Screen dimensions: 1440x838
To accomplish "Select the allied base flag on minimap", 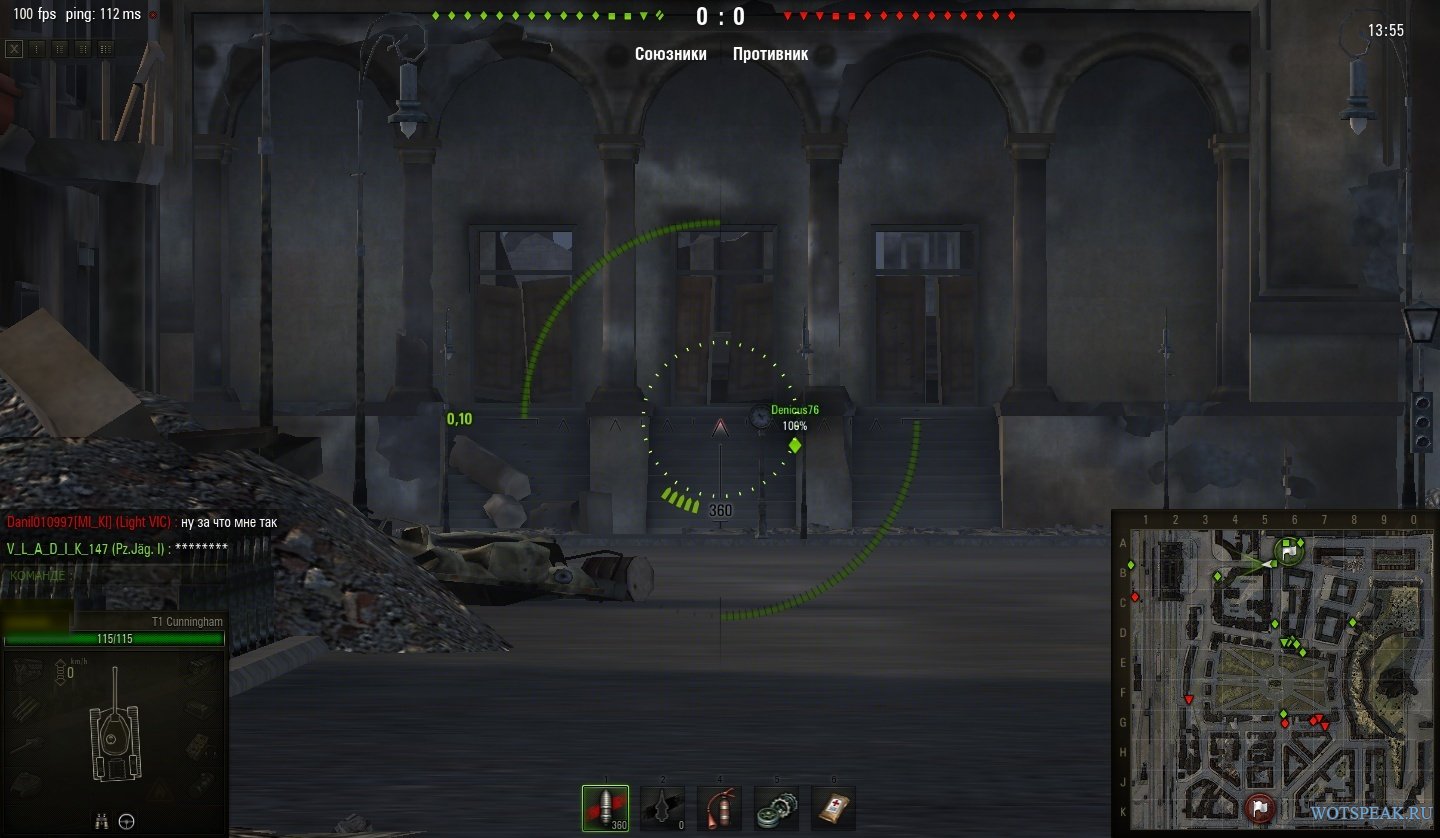I will 1289,549.
